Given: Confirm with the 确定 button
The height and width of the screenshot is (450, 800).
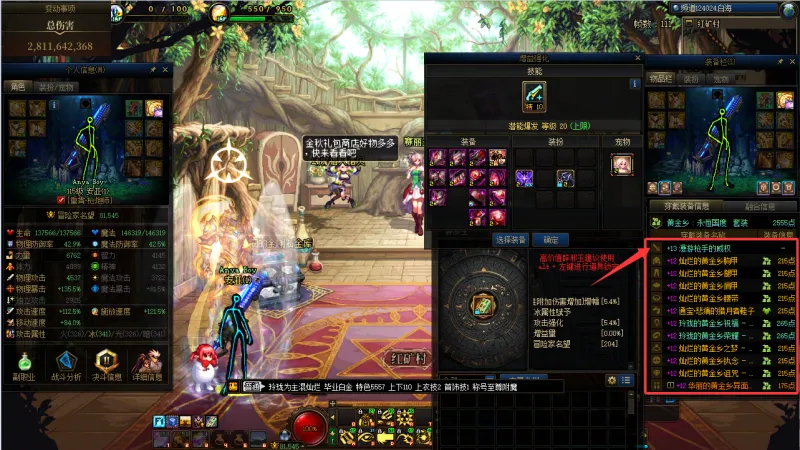Looking at the screenshot, I should [549, 240].
